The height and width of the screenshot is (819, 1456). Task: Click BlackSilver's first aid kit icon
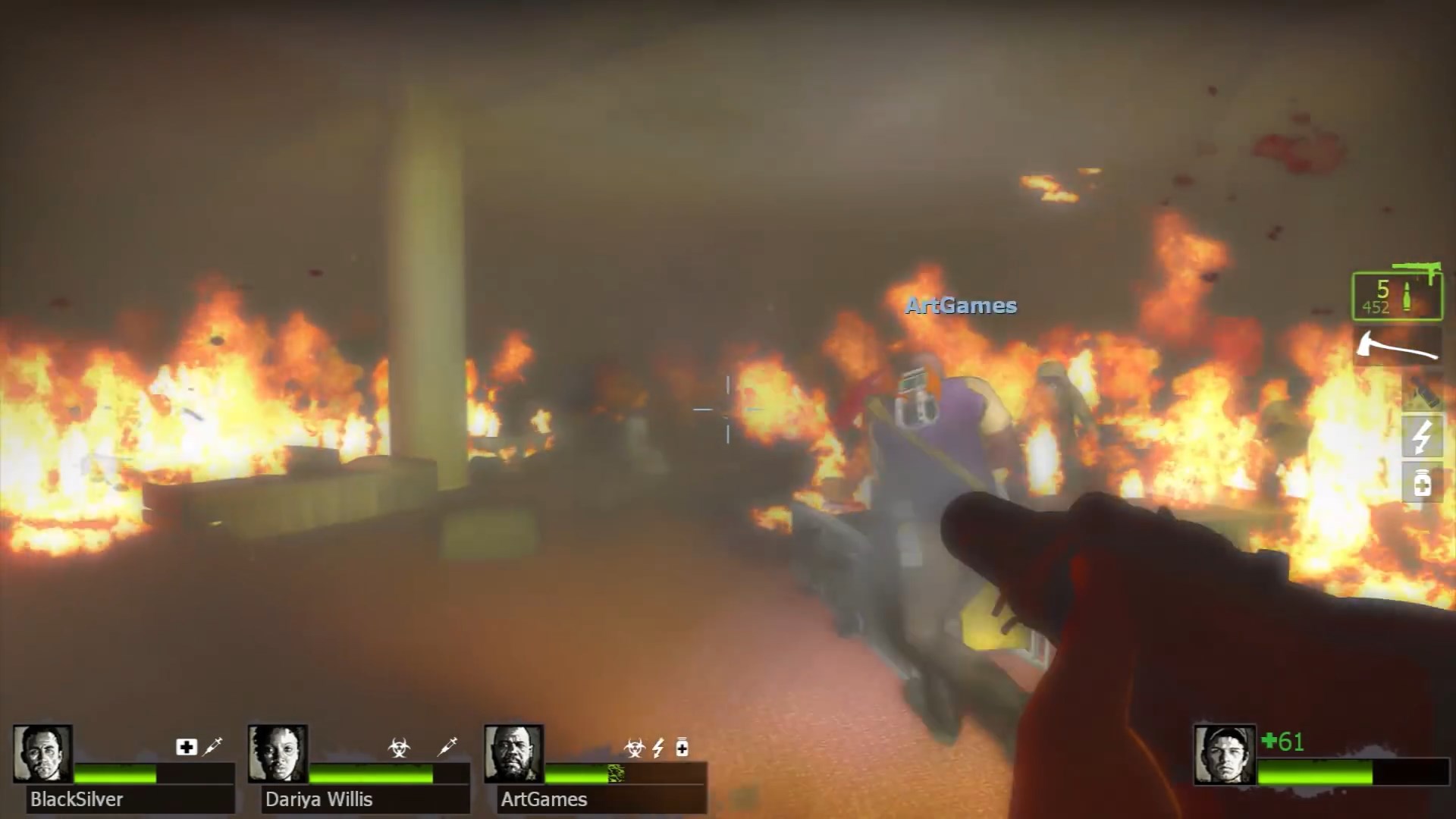[186, 746]
